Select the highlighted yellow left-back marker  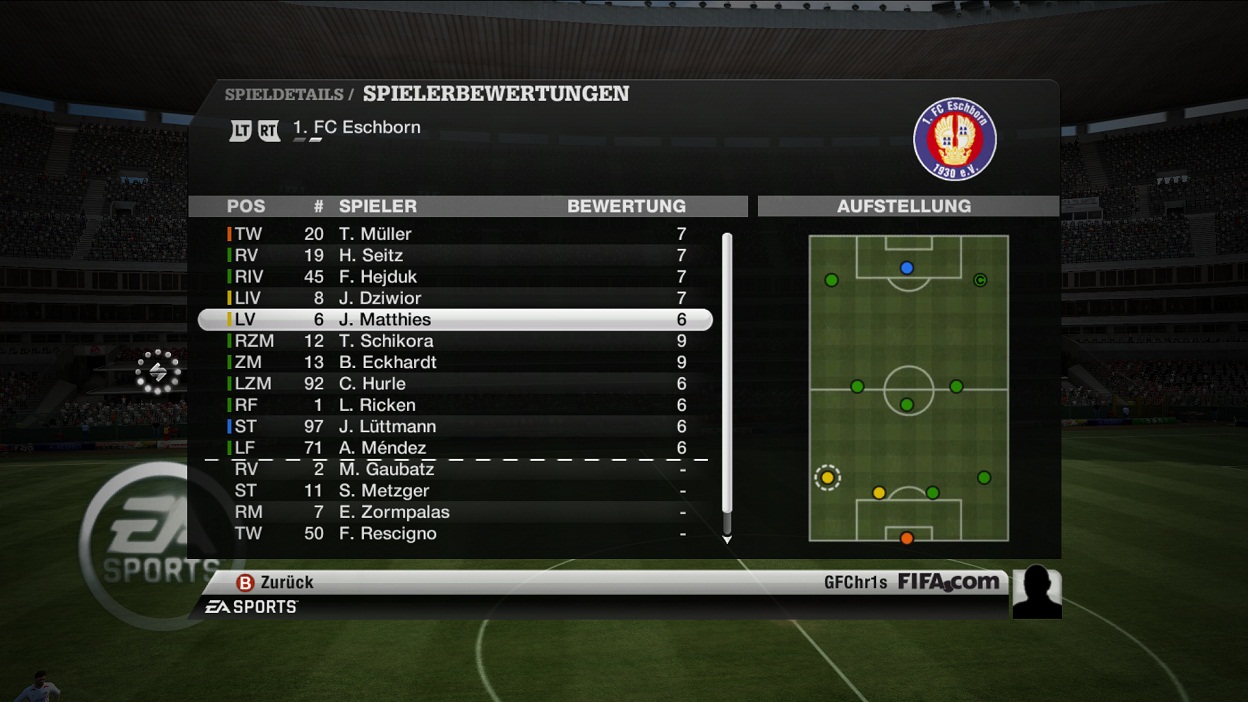coord(827,478)
